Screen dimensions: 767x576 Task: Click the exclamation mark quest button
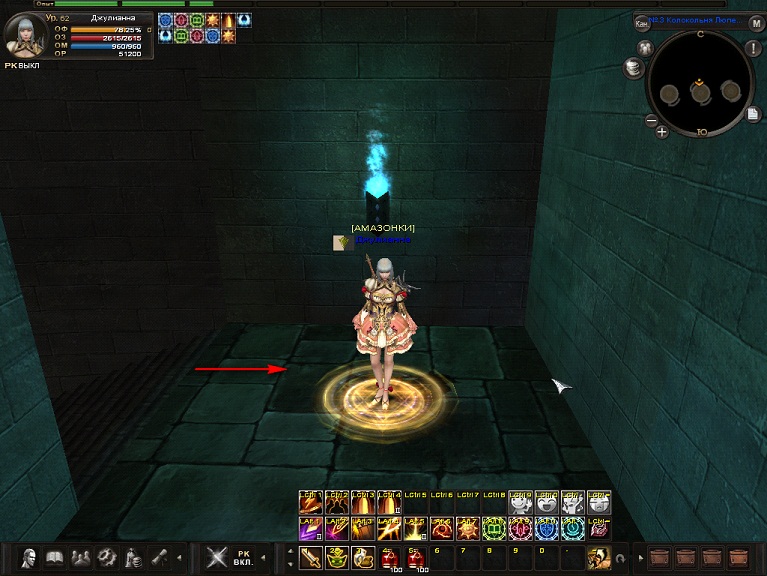(752, 49)
